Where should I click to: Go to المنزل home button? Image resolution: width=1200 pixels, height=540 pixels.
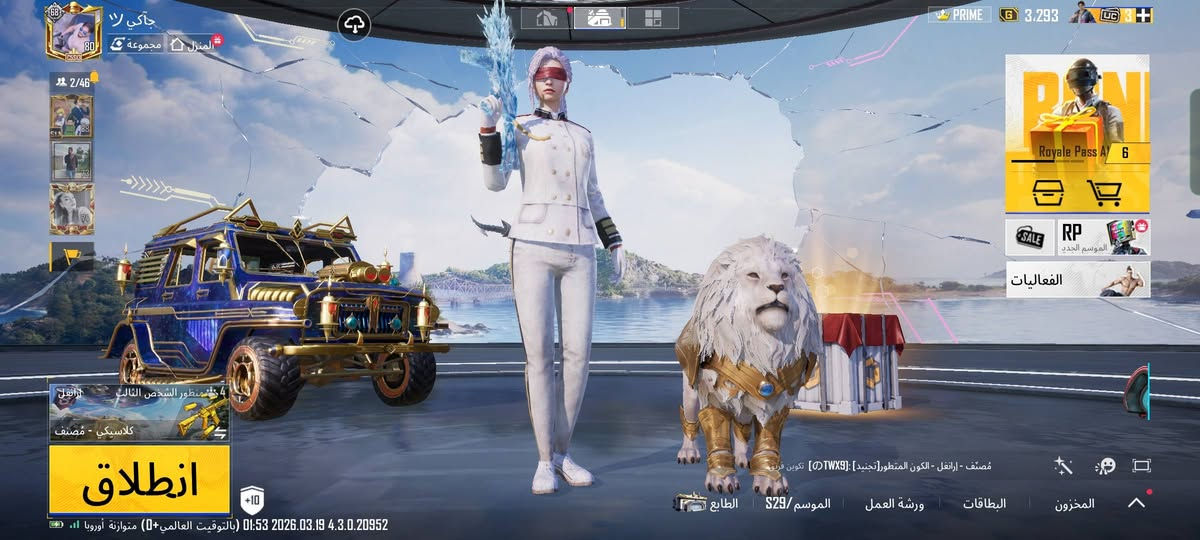tap(194, 45)
